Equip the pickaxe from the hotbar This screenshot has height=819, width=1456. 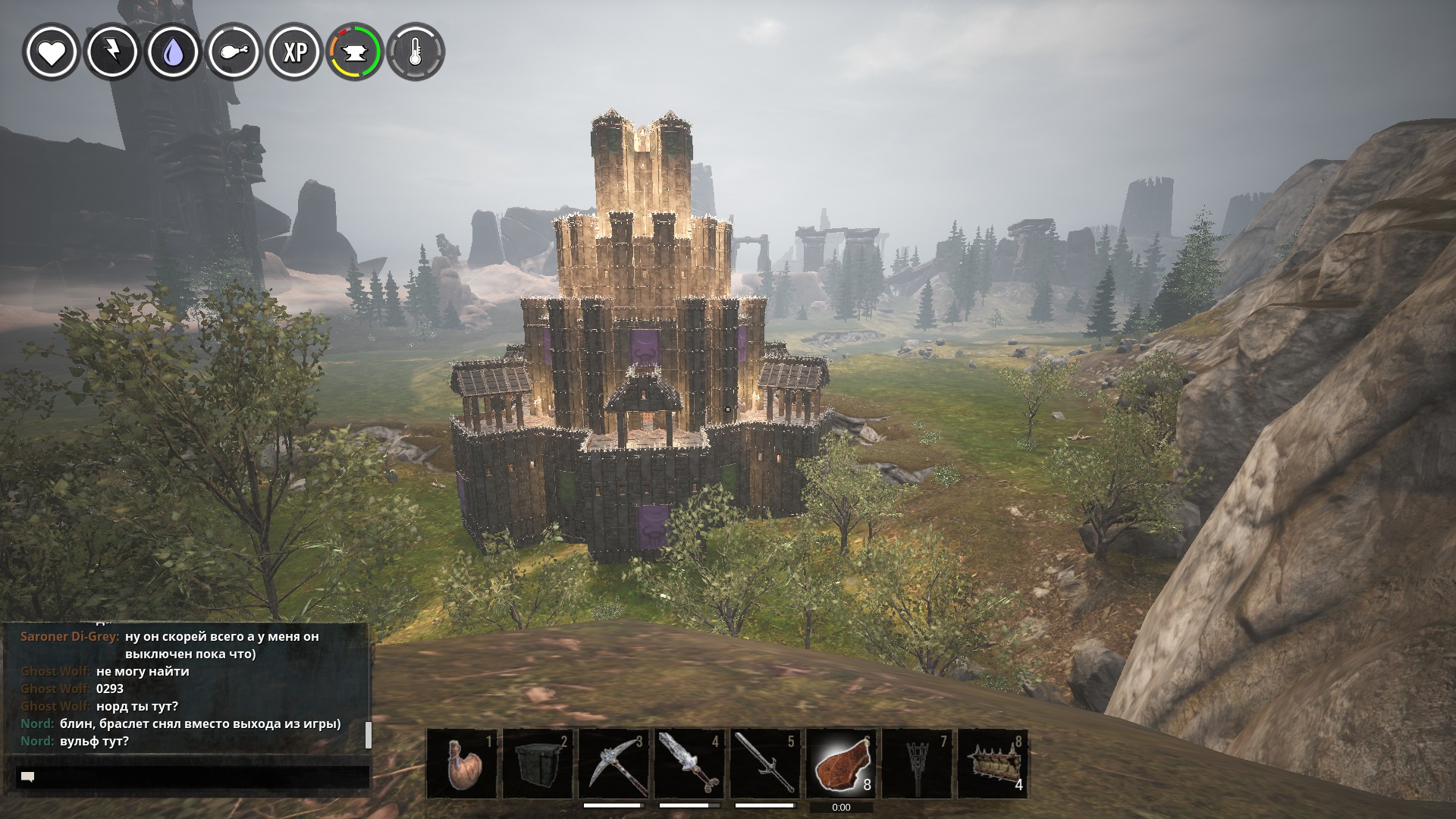pos(613,764)
